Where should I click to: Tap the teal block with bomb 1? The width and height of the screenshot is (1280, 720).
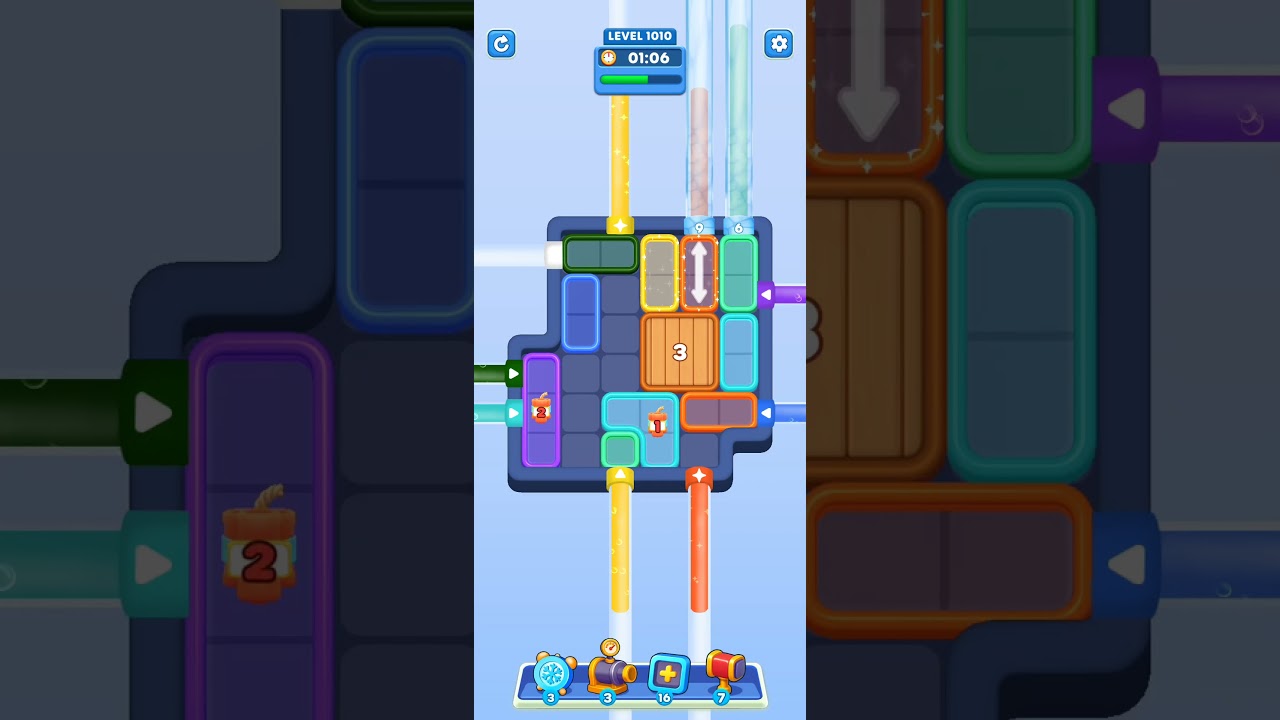coord(655,425)
